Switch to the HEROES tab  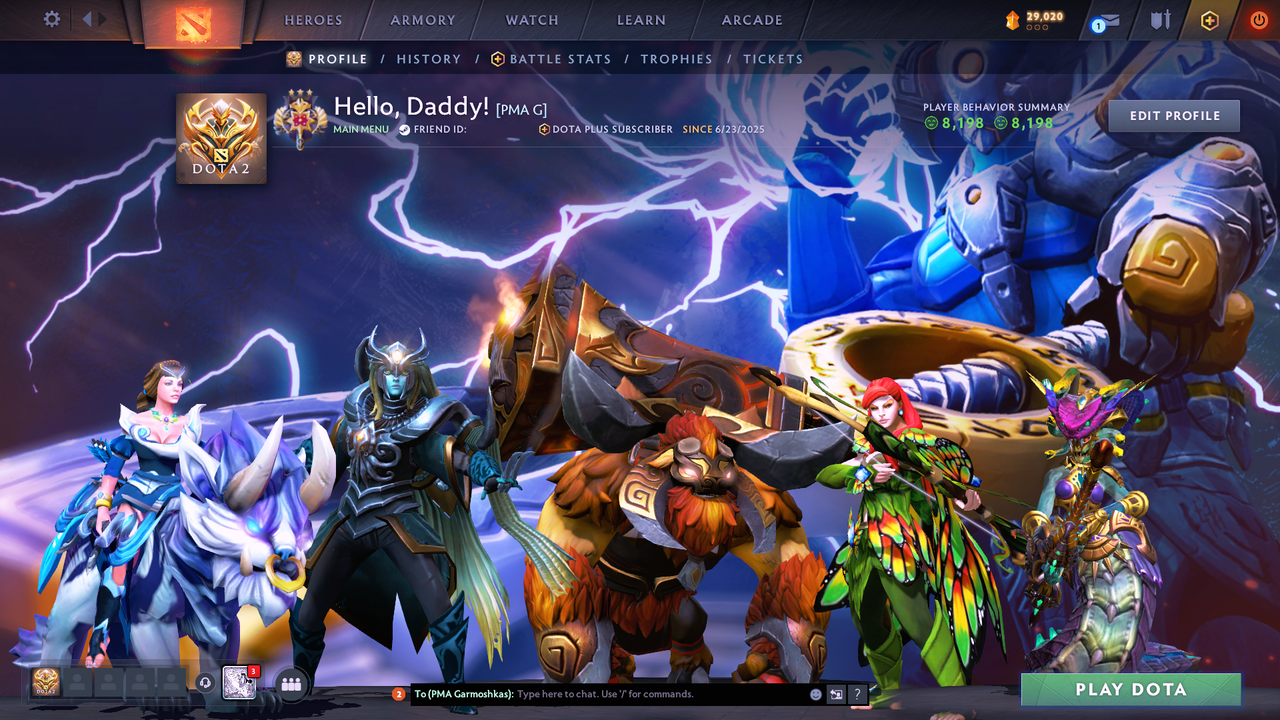tap(313, 19)
